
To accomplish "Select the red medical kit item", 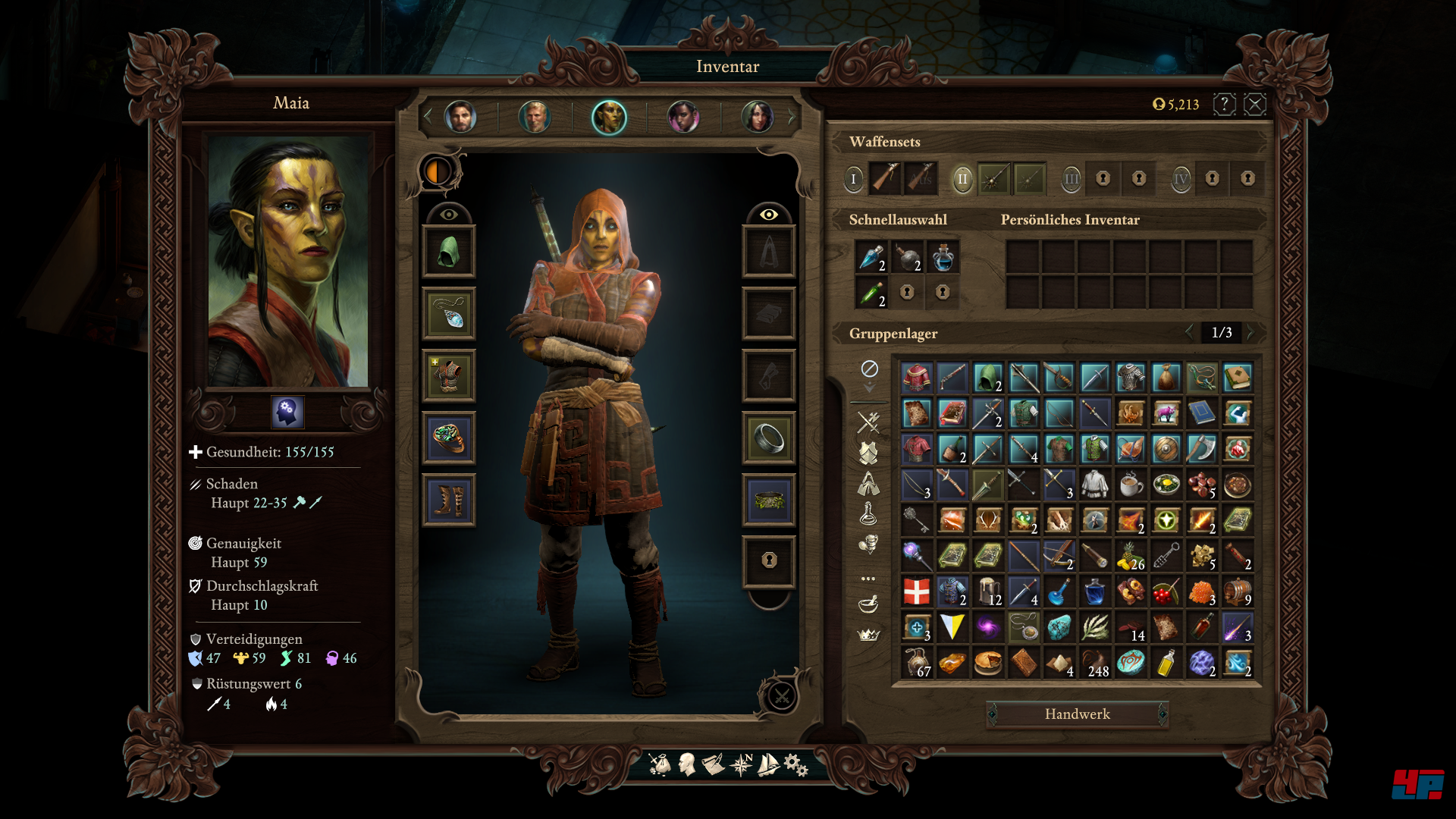I will [x=916, y=591].
